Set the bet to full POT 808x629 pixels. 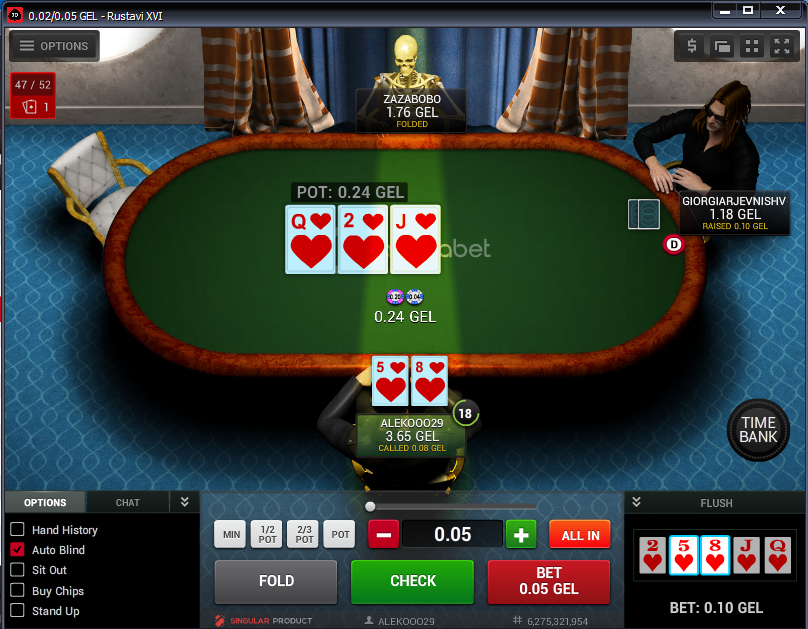point(341,535)
